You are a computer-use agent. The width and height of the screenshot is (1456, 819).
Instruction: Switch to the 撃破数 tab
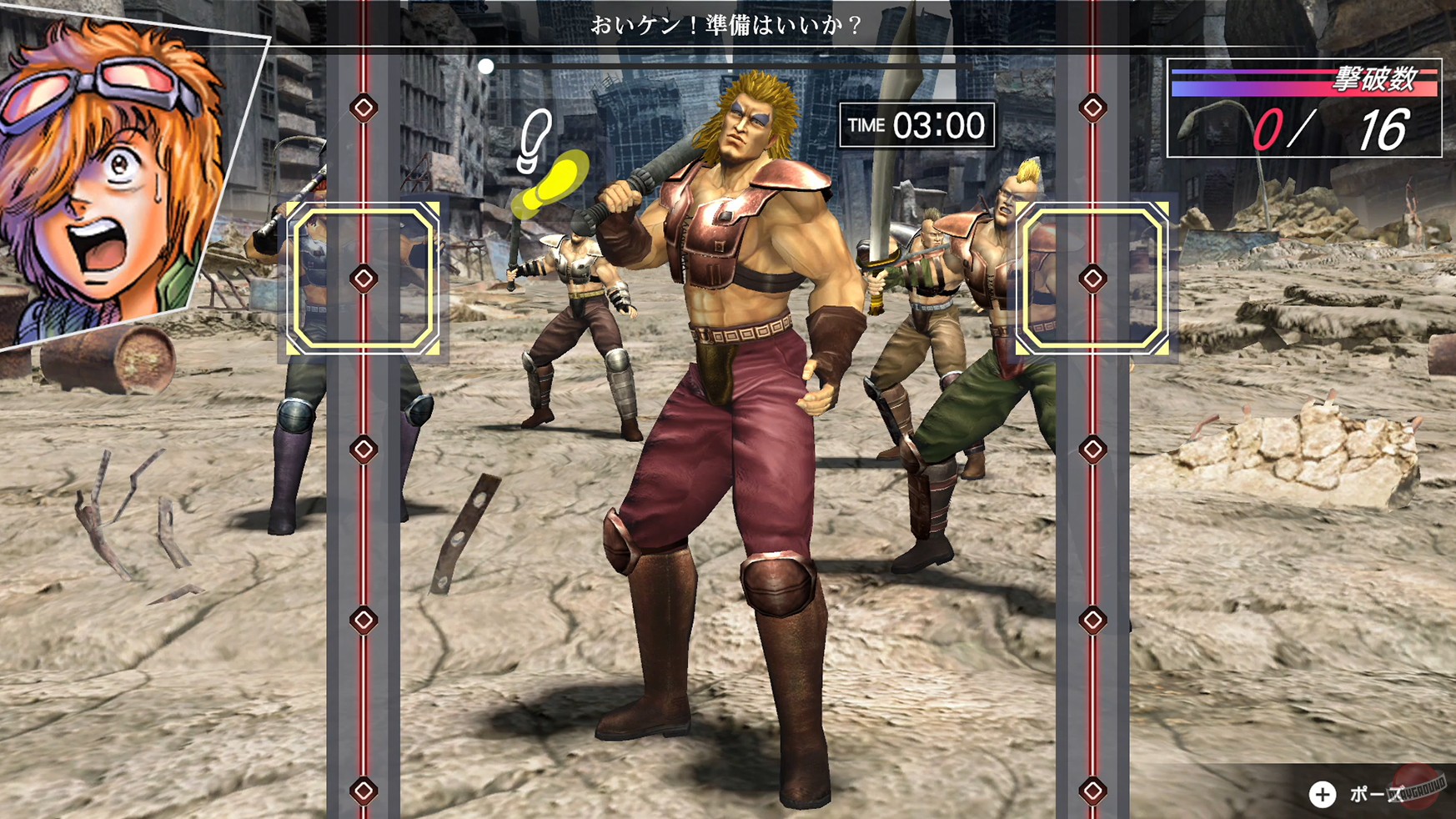point(1371,77)
